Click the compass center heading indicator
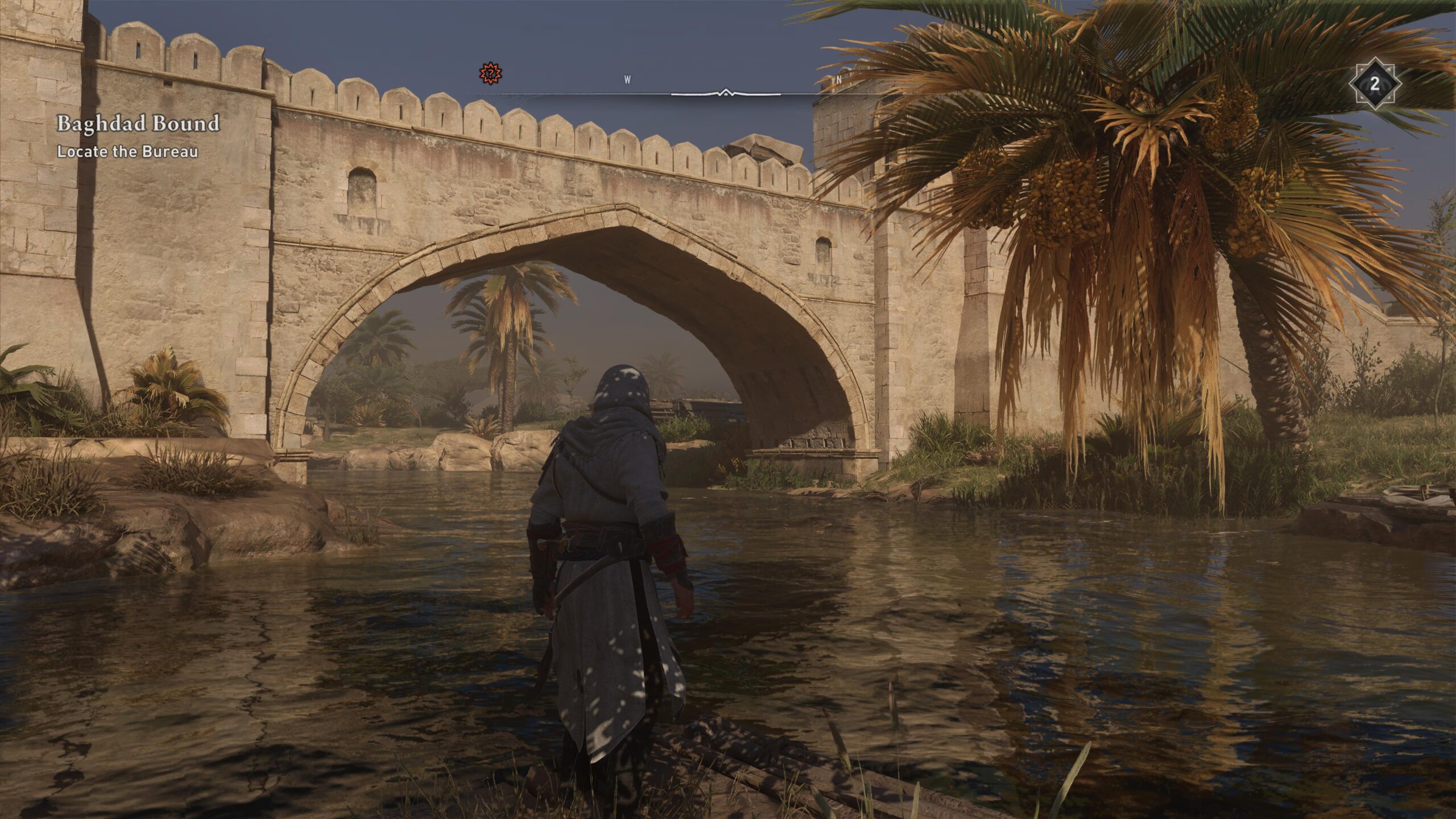The height and width of the screenshot is (819, 1456). click(725, 92)
